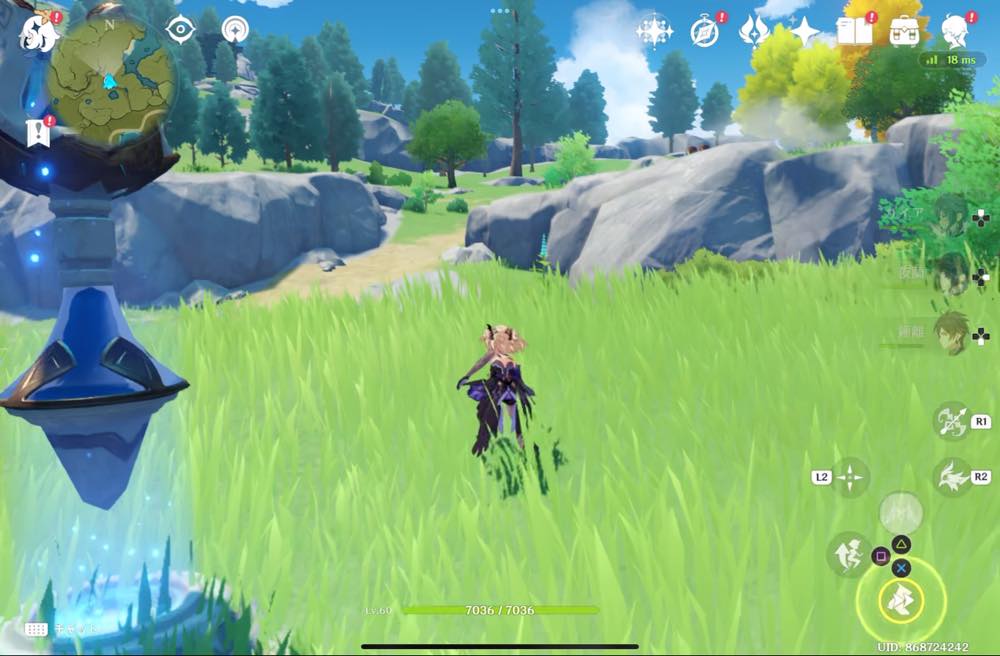
Task: Use the raven elemental skill button
Action: (x=950, y=477)
